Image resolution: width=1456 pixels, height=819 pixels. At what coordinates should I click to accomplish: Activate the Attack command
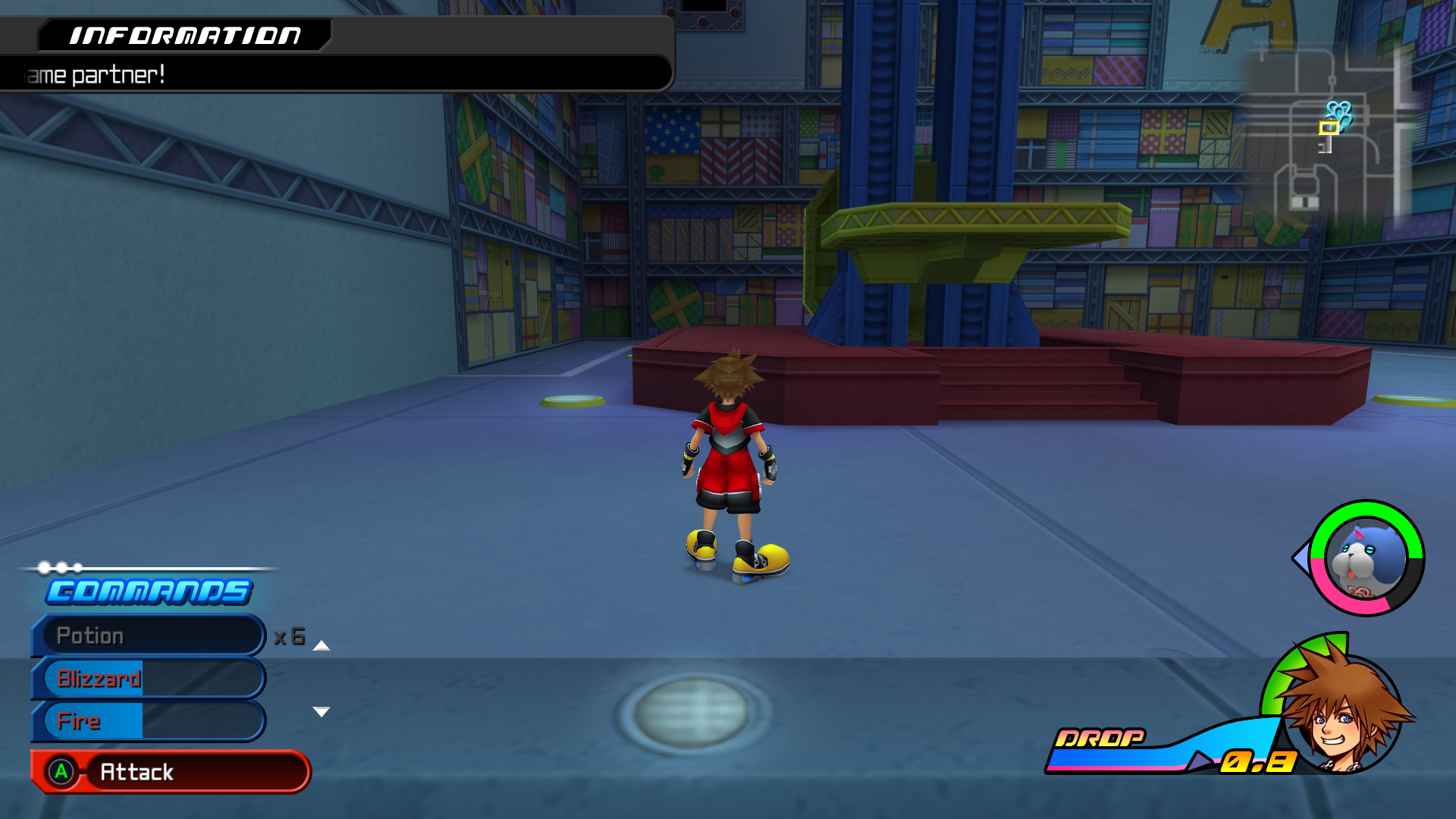(171, 772)
